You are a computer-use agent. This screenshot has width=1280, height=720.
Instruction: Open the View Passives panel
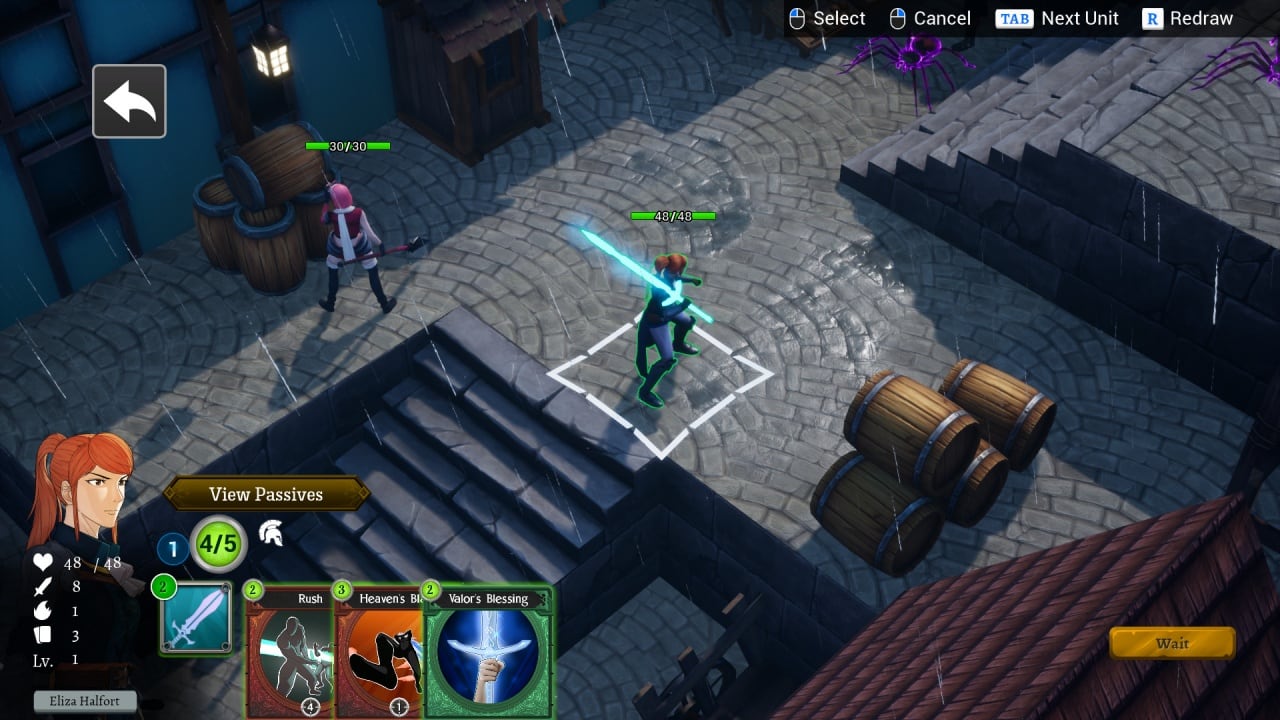(266, 494)
